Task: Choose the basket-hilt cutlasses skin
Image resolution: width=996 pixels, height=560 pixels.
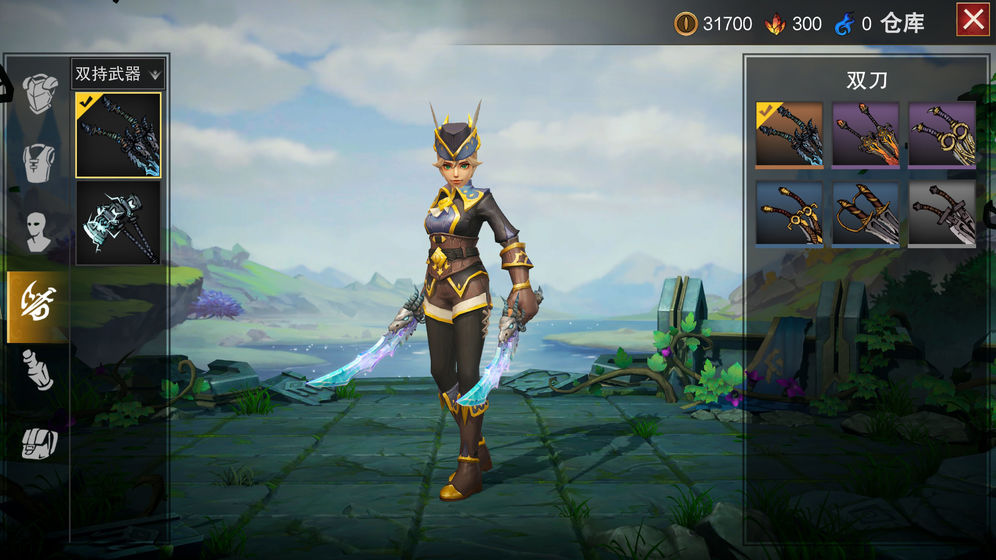Action: (865, 213)
